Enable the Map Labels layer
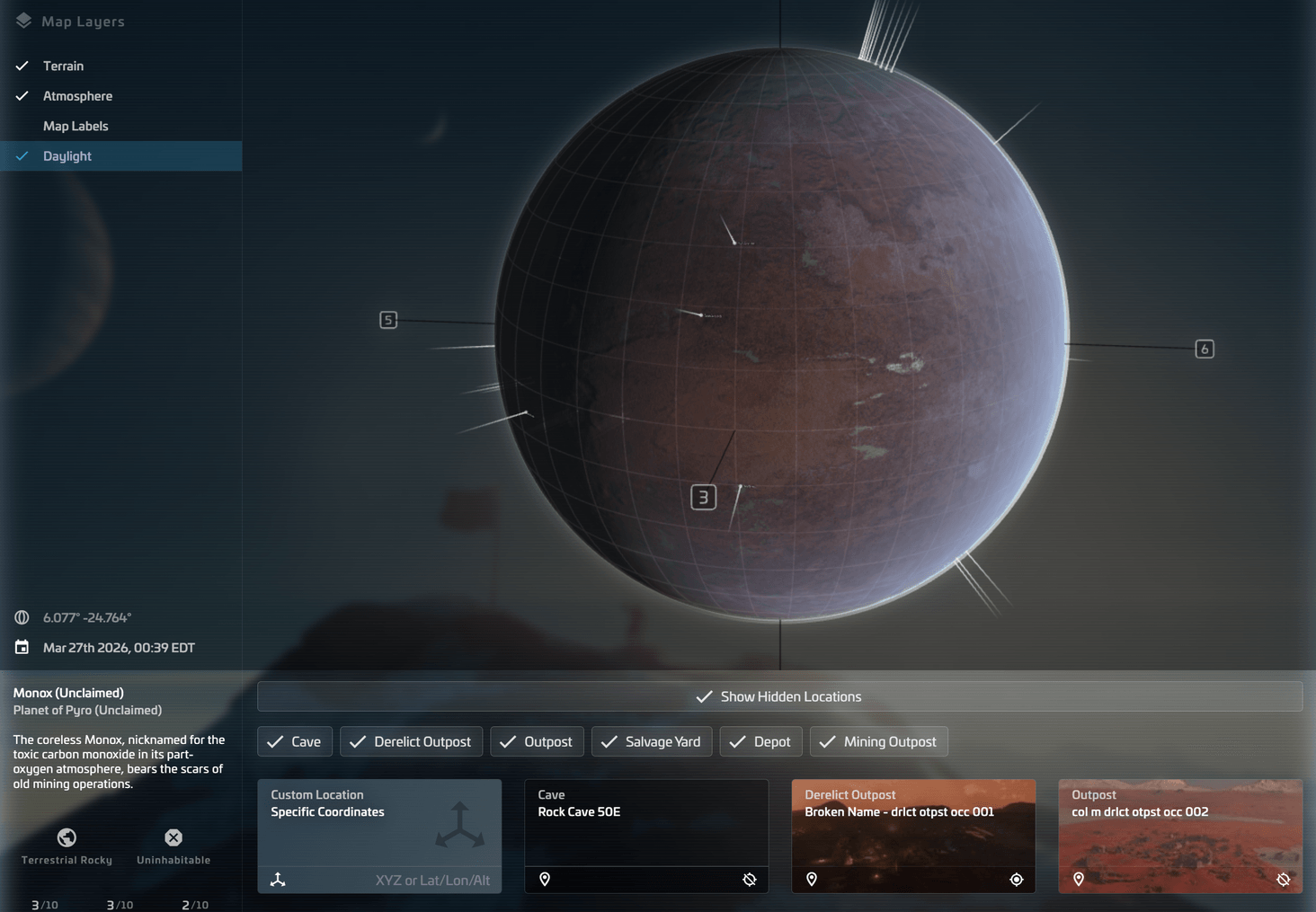Image resolution: width=1316 pixels, height=912 pixels. pyautogui.click(x=76, y=126)
